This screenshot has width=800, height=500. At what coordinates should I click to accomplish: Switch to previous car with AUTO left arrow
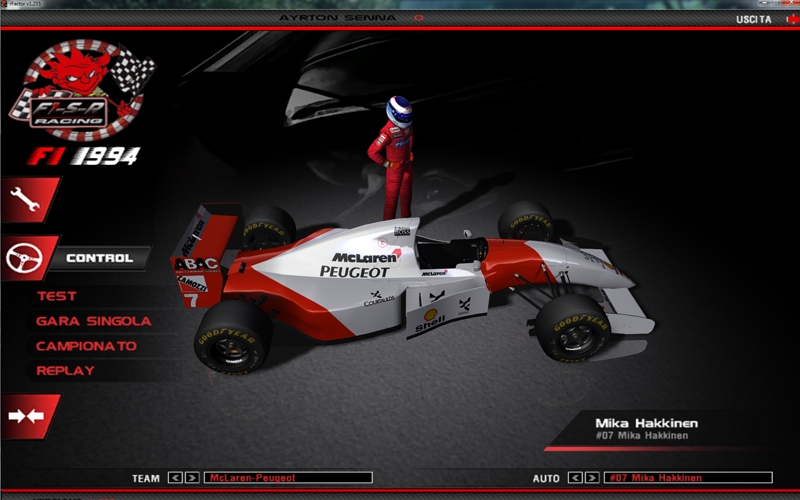[x=575, y=478]
